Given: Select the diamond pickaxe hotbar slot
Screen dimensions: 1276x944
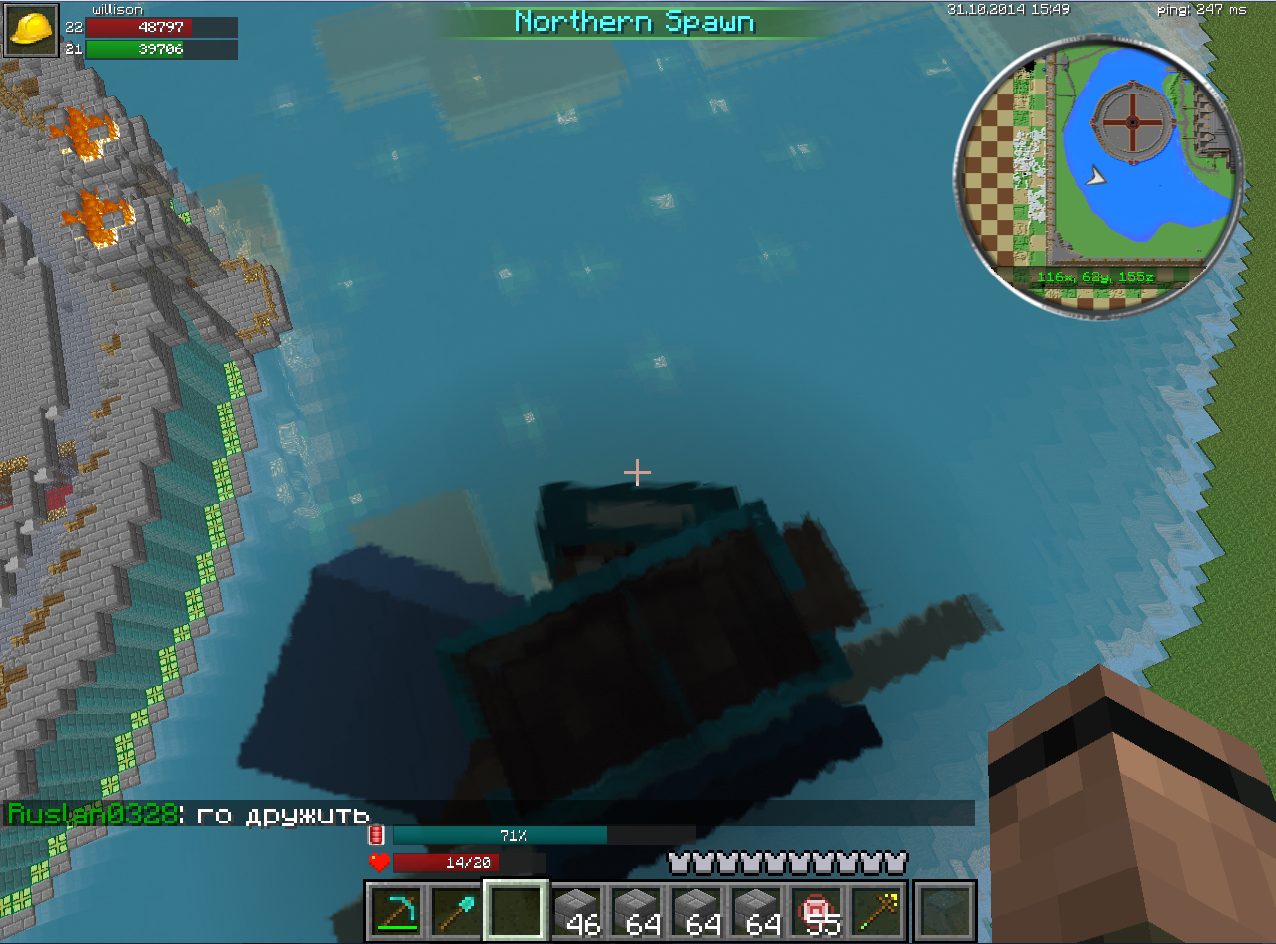Looking at the screenshot, I should (x=396, y=910).
